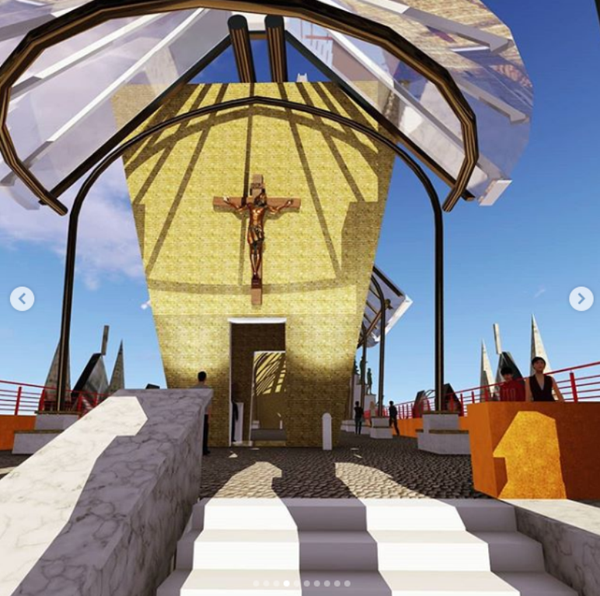Advance to the next carousel image
The height and width of the screenshot is (596, 600).
point(580,298)
